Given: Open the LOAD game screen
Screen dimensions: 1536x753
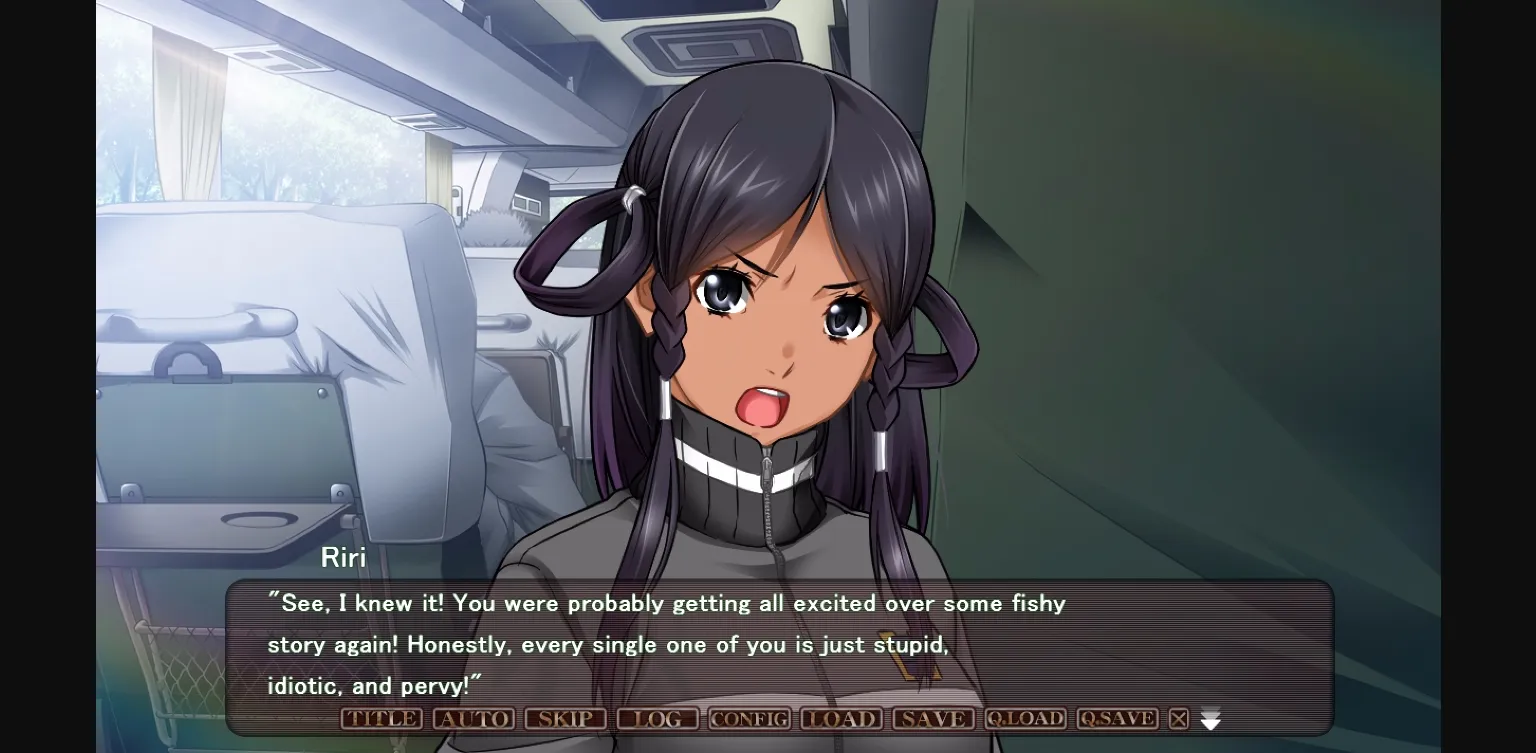Looking at the screenshot, I should point(841,718).
